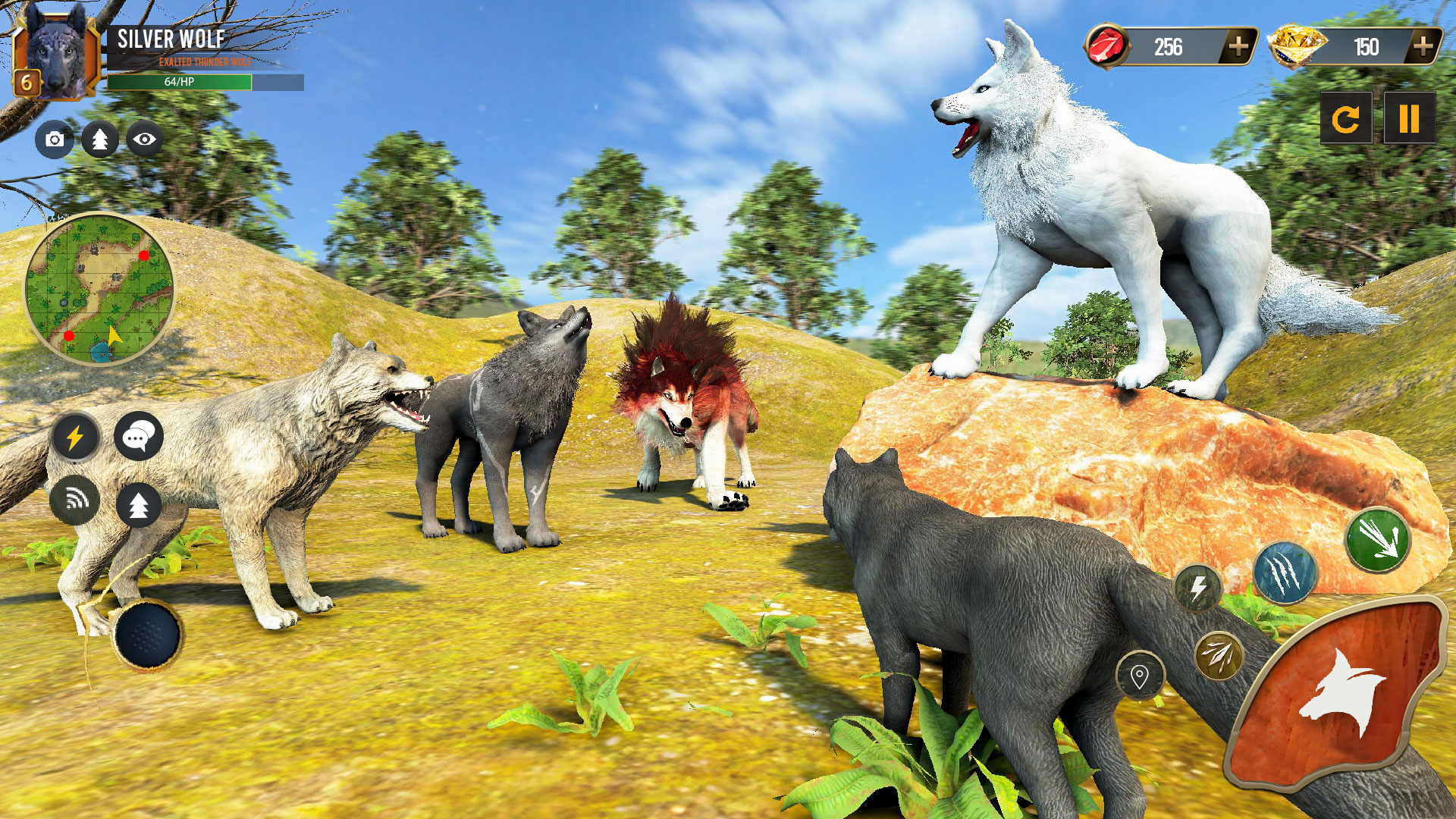Expand the minimap for a larger view

tap(102, 292)
